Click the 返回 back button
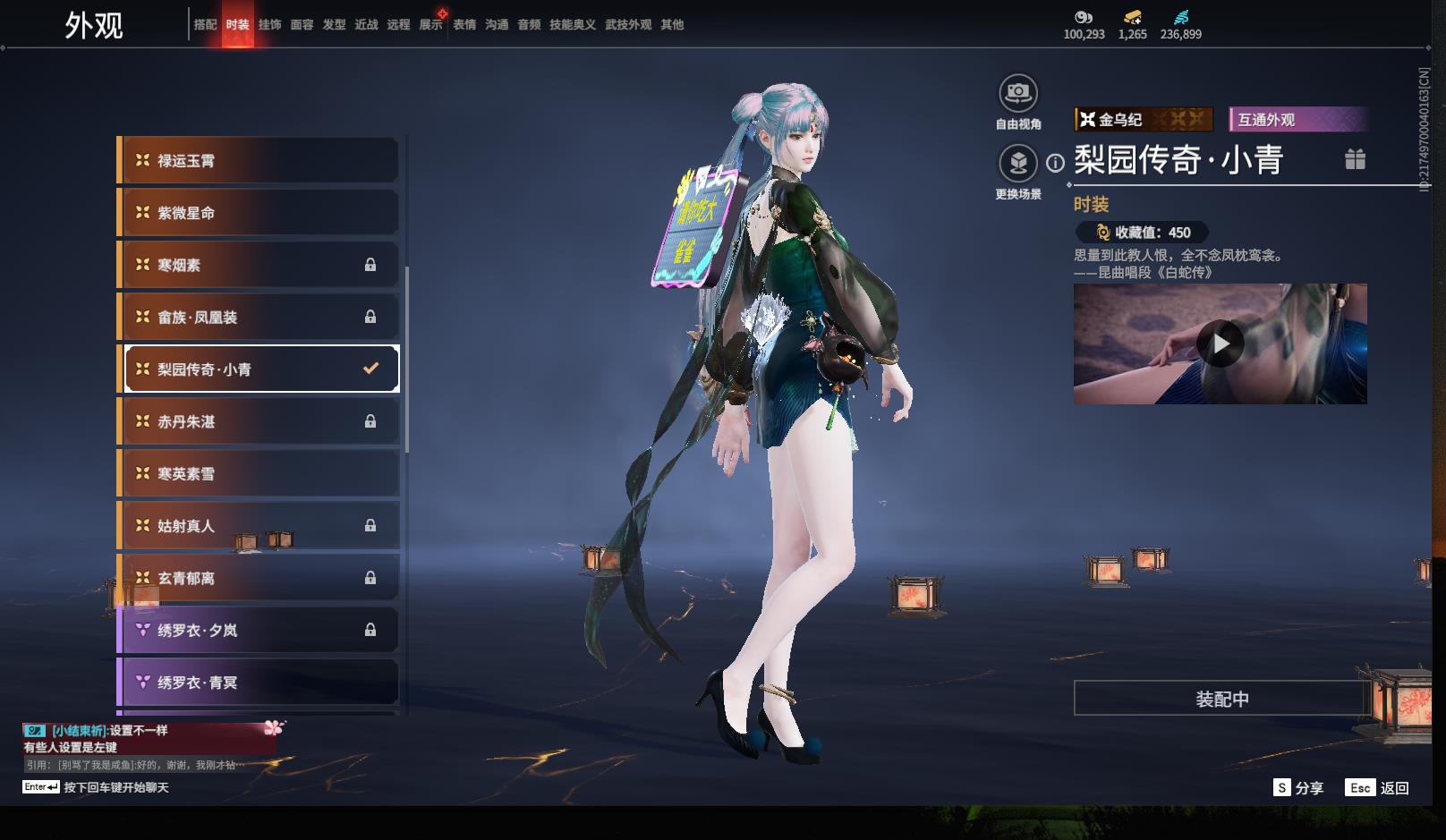 [x=1378, y=788]
